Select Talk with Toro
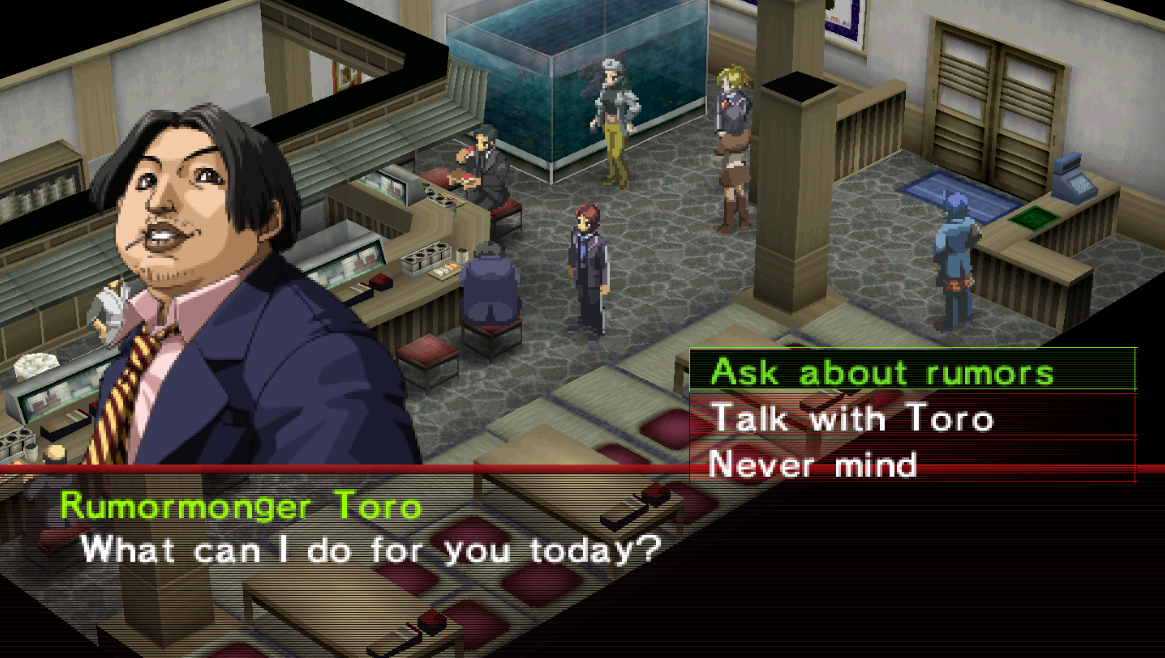1165x658 pixels. tap(852, 417)
